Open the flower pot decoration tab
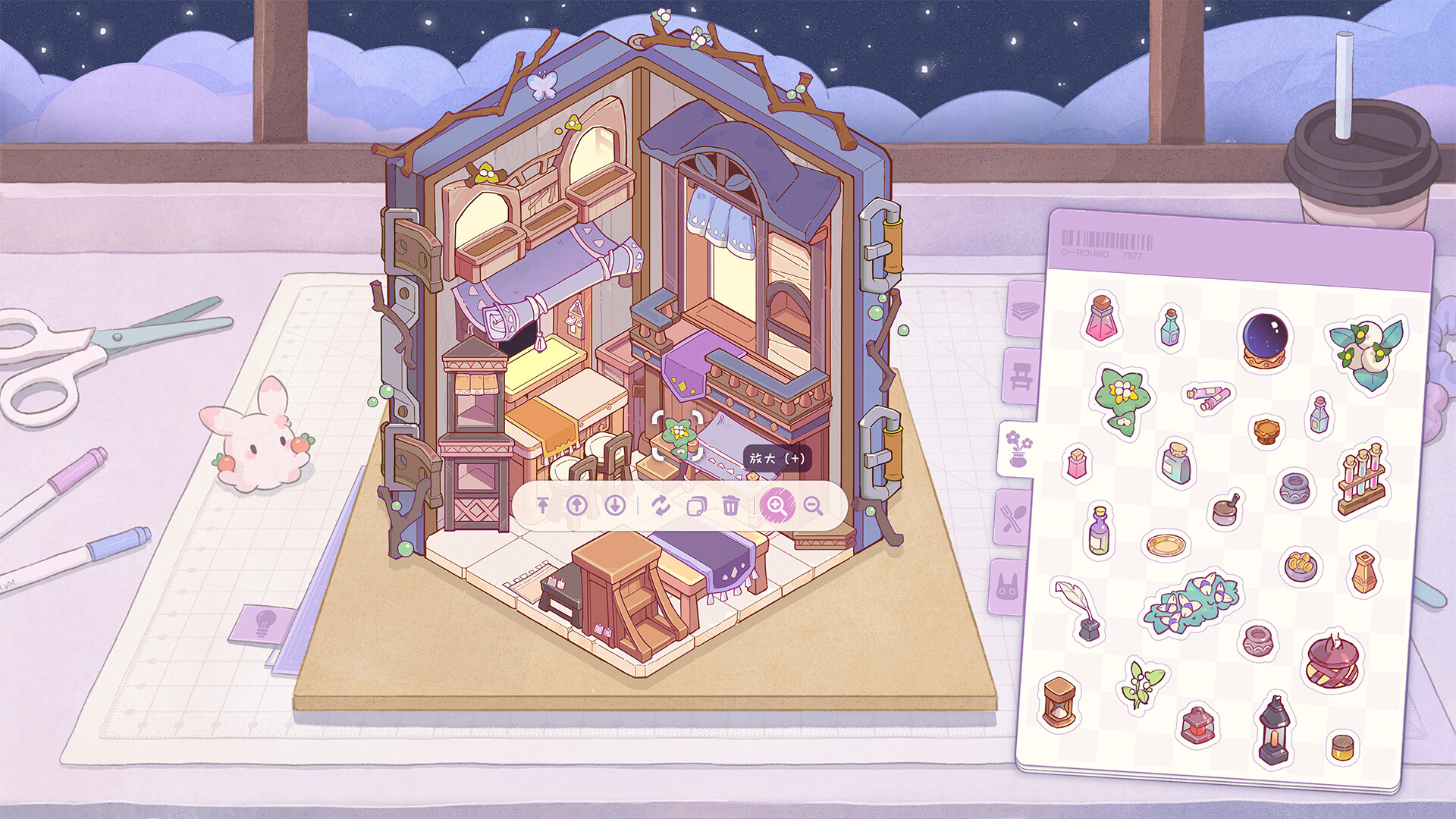 1017,448
